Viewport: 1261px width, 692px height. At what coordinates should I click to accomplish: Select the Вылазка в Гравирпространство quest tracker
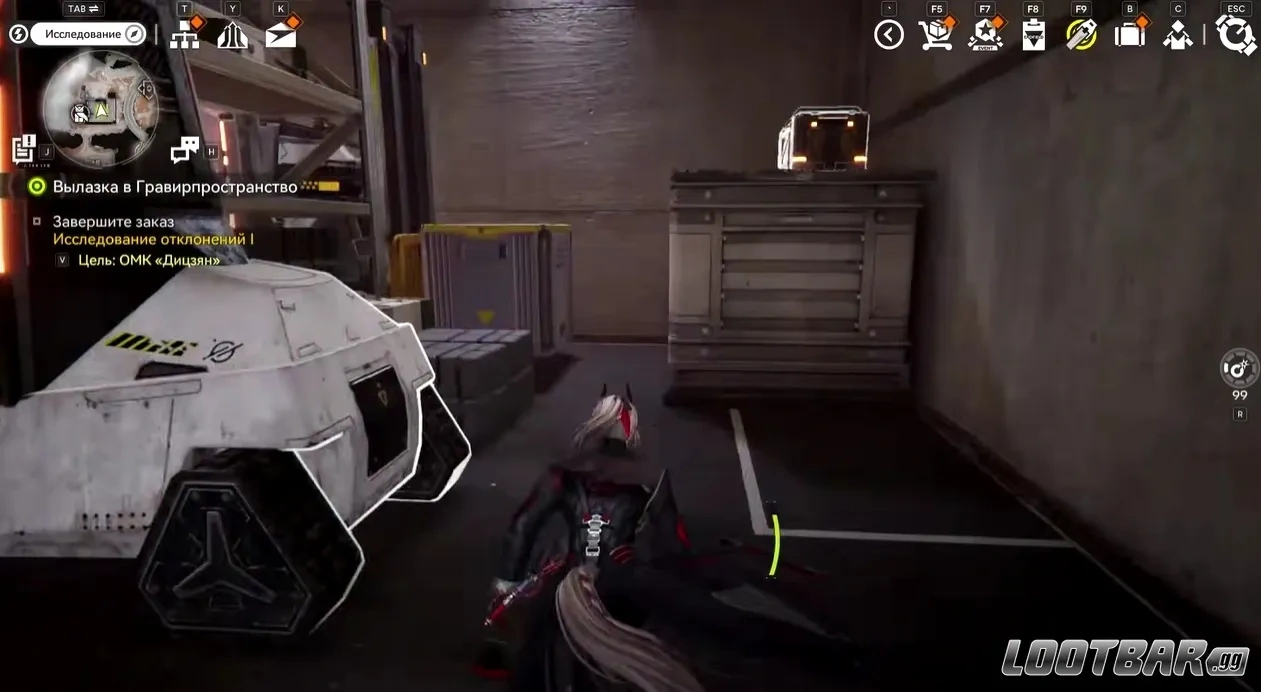[x=175, y=187]
